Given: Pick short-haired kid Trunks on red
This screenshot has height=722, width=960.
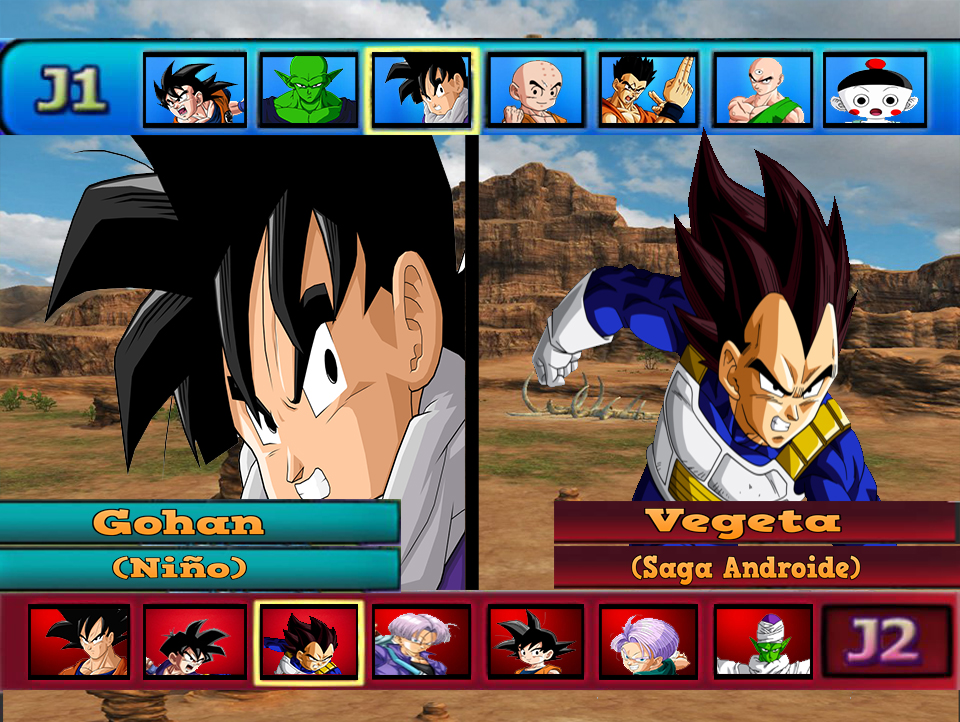Looking at the screenshot, I should (x=648, y=641).
